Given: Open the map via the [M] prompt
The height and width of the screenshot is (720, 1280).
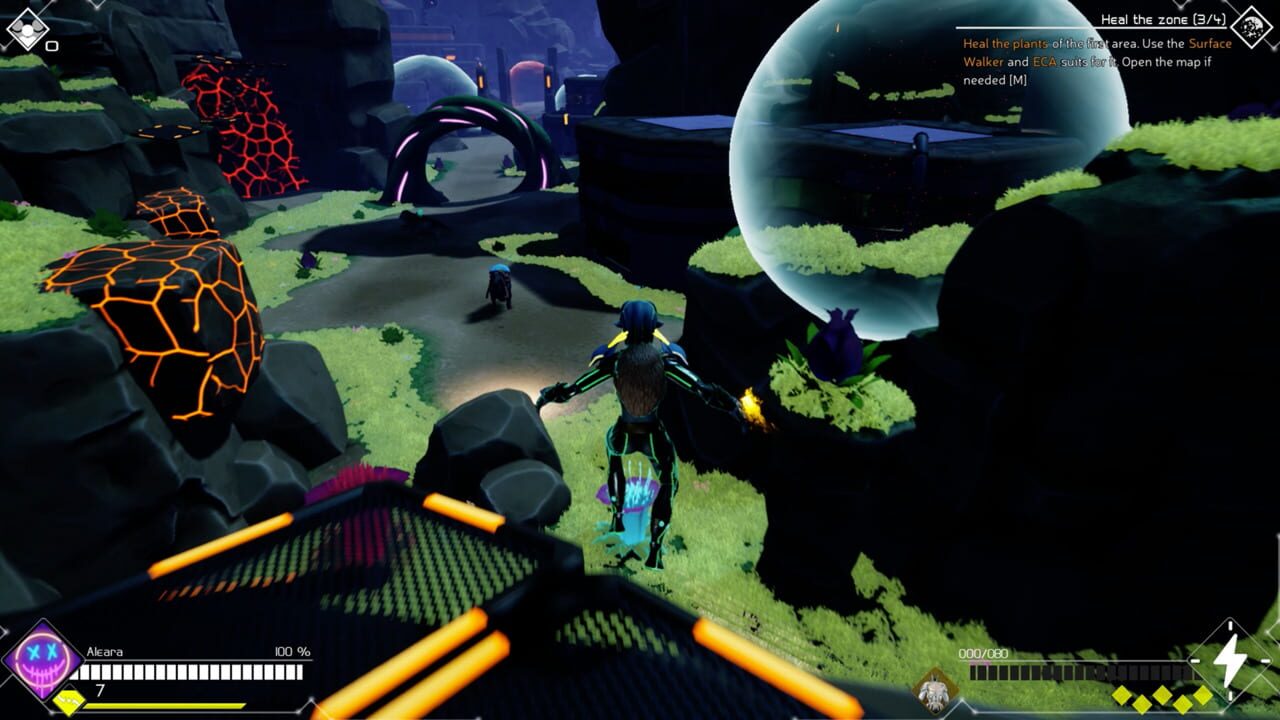Looking at the screenshot, I should tap(1017, 78).
